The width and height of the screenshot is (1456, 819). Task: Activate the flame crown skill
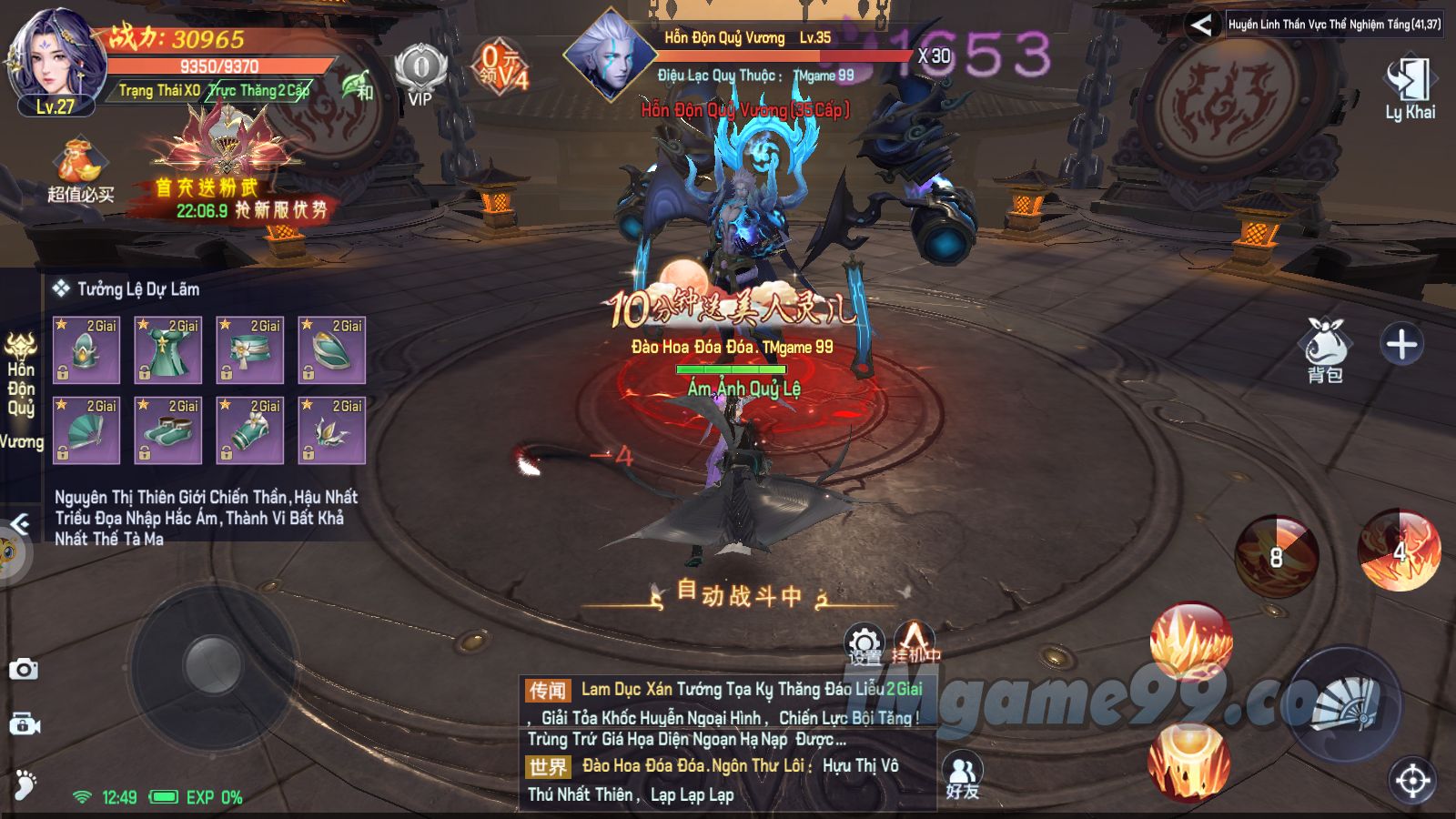[1191, 642]
